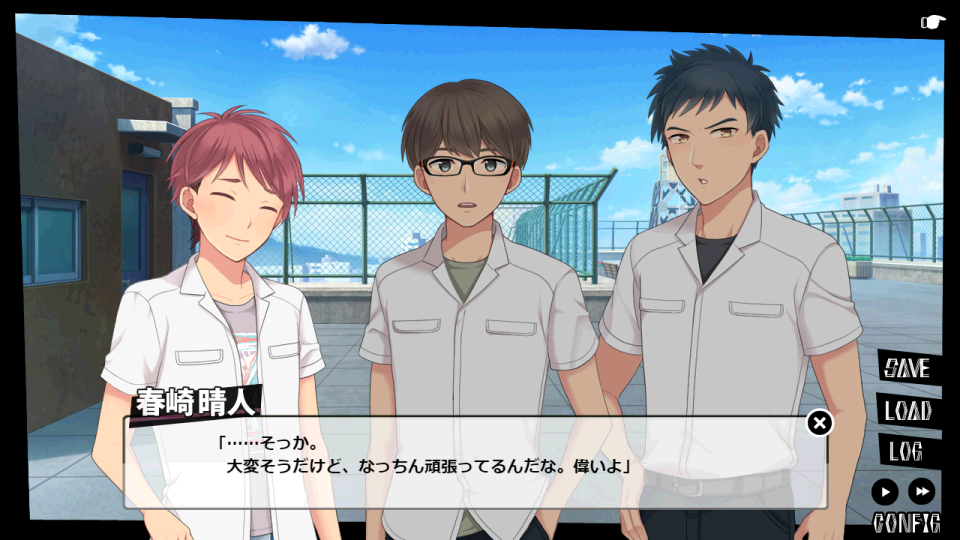Show the dialogue LOG
Image resolution: width=960 pixels, height=540 pixels.
point(905,451)
